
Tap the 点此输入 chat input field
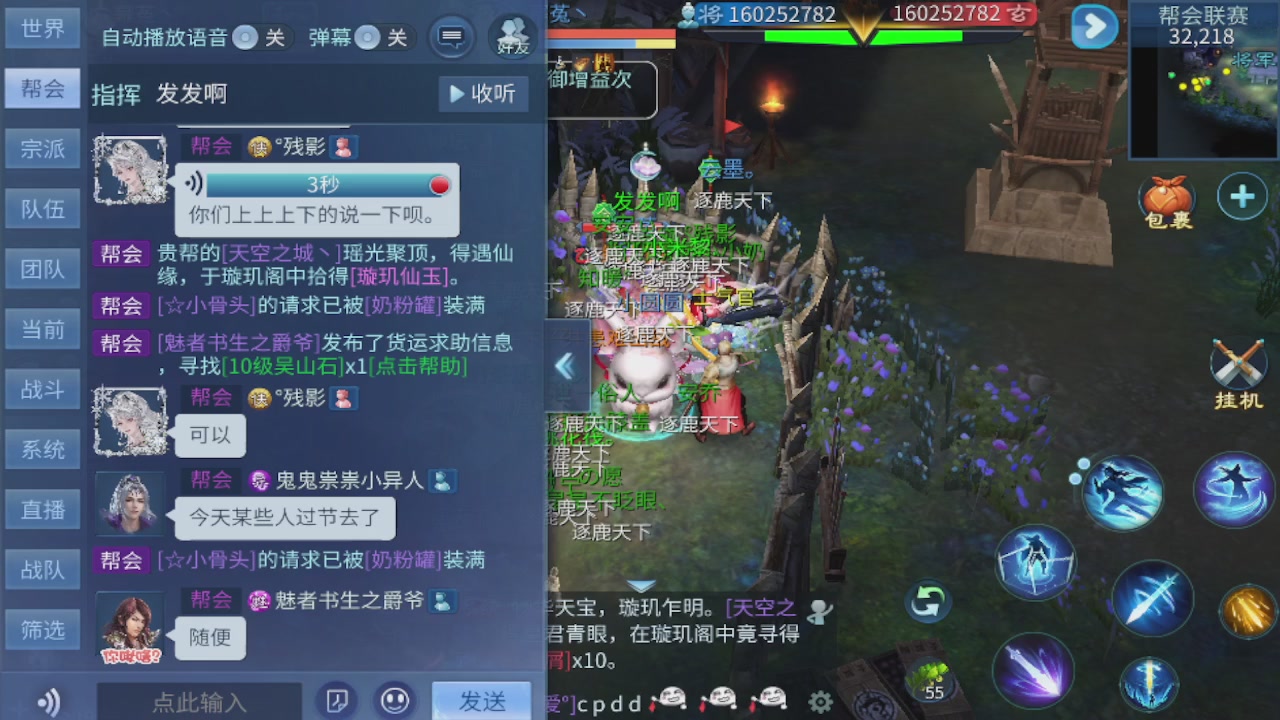200,701
